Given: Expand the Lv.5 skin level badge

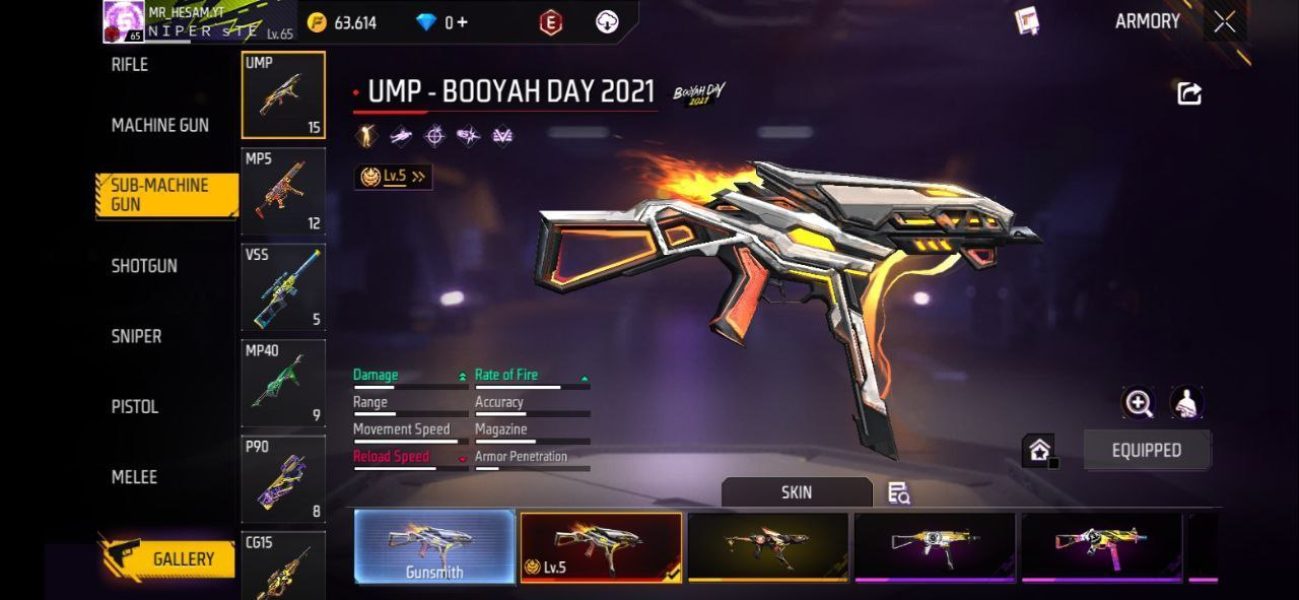Looking at the screenshot, I should [393, 177].
